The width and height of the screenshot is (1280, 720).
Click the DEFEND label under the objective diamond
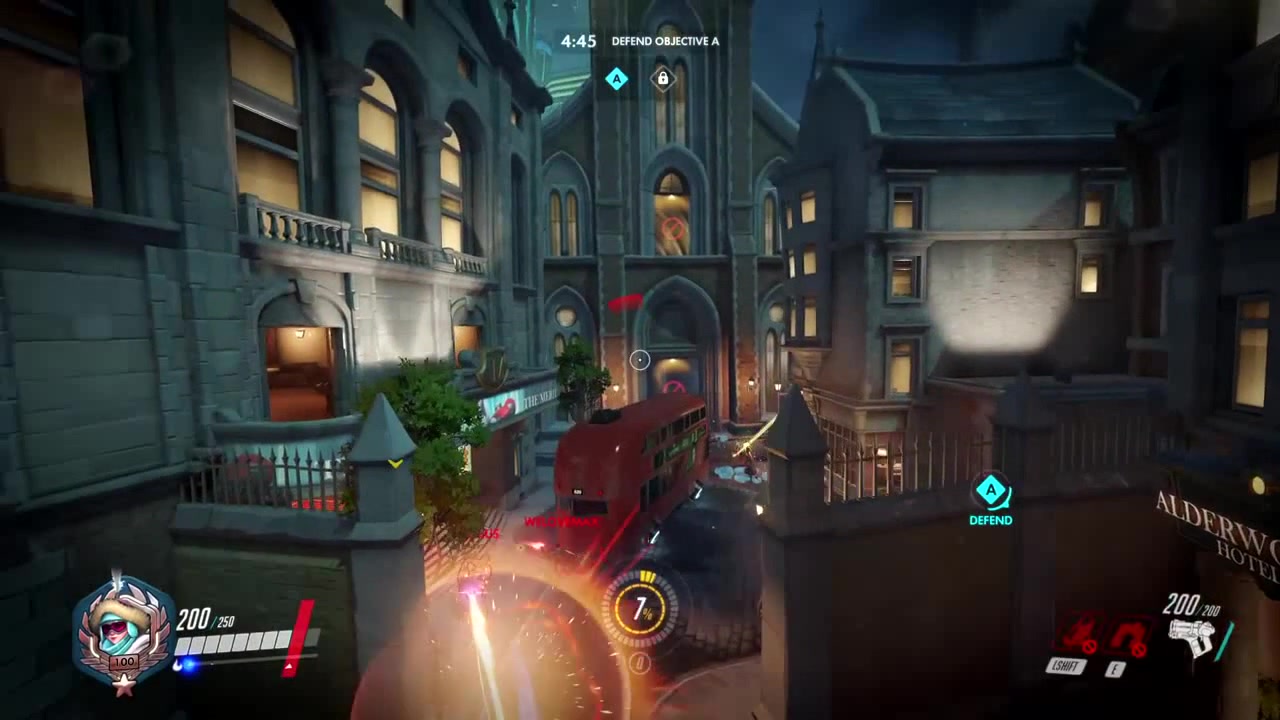click(x=990, y=519)
